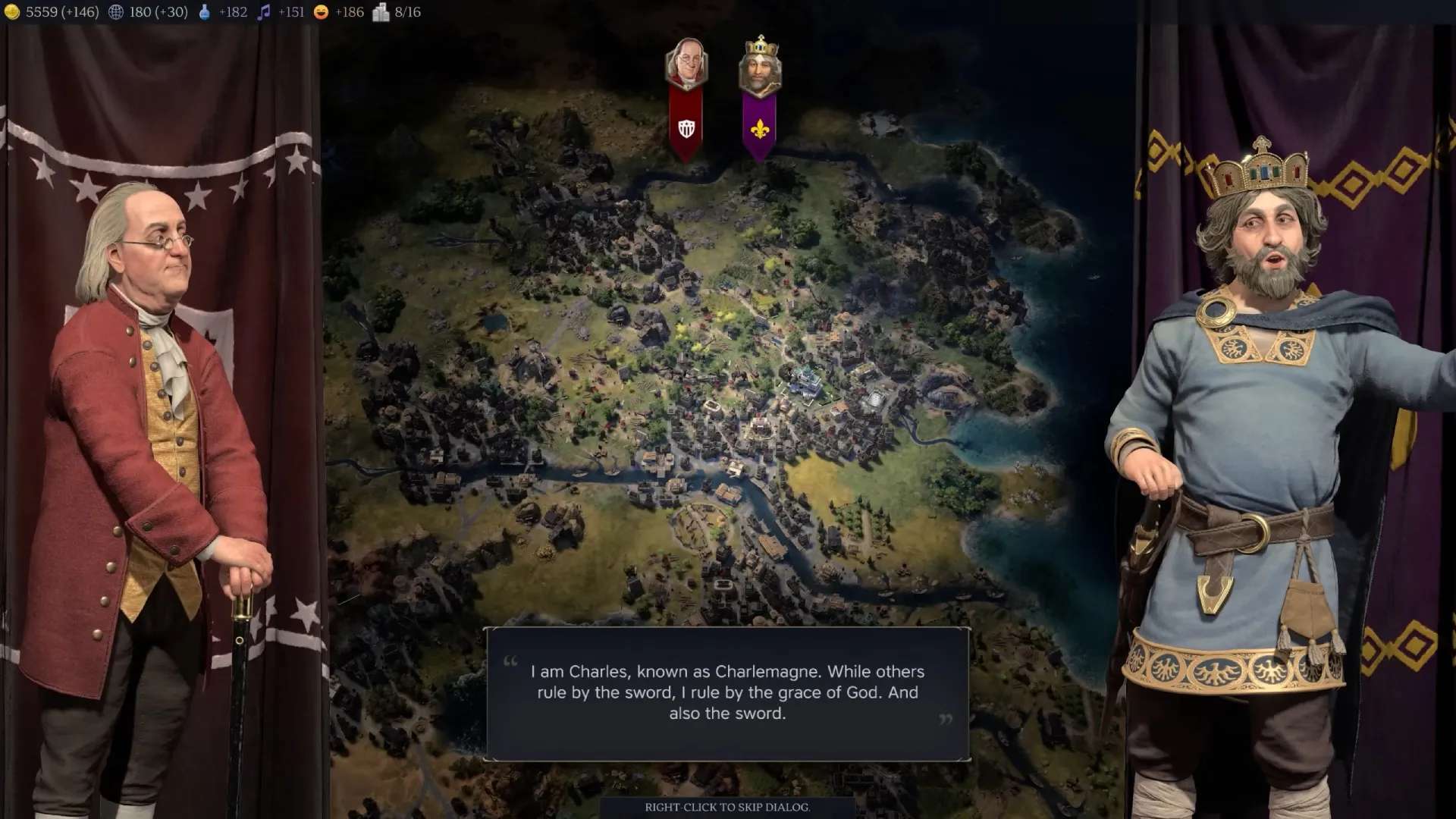The image size is (1456, 819).
Task: Click the happiness smiley face icon
Action: pyautogui.click(x=322, y=12)
